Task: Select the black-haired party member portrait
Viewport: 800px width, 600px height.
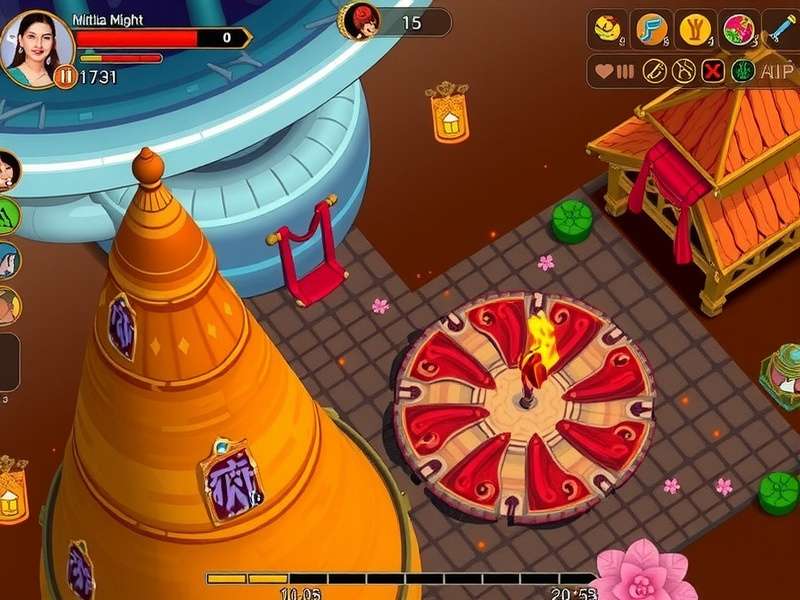Action: tap(8, 170)
